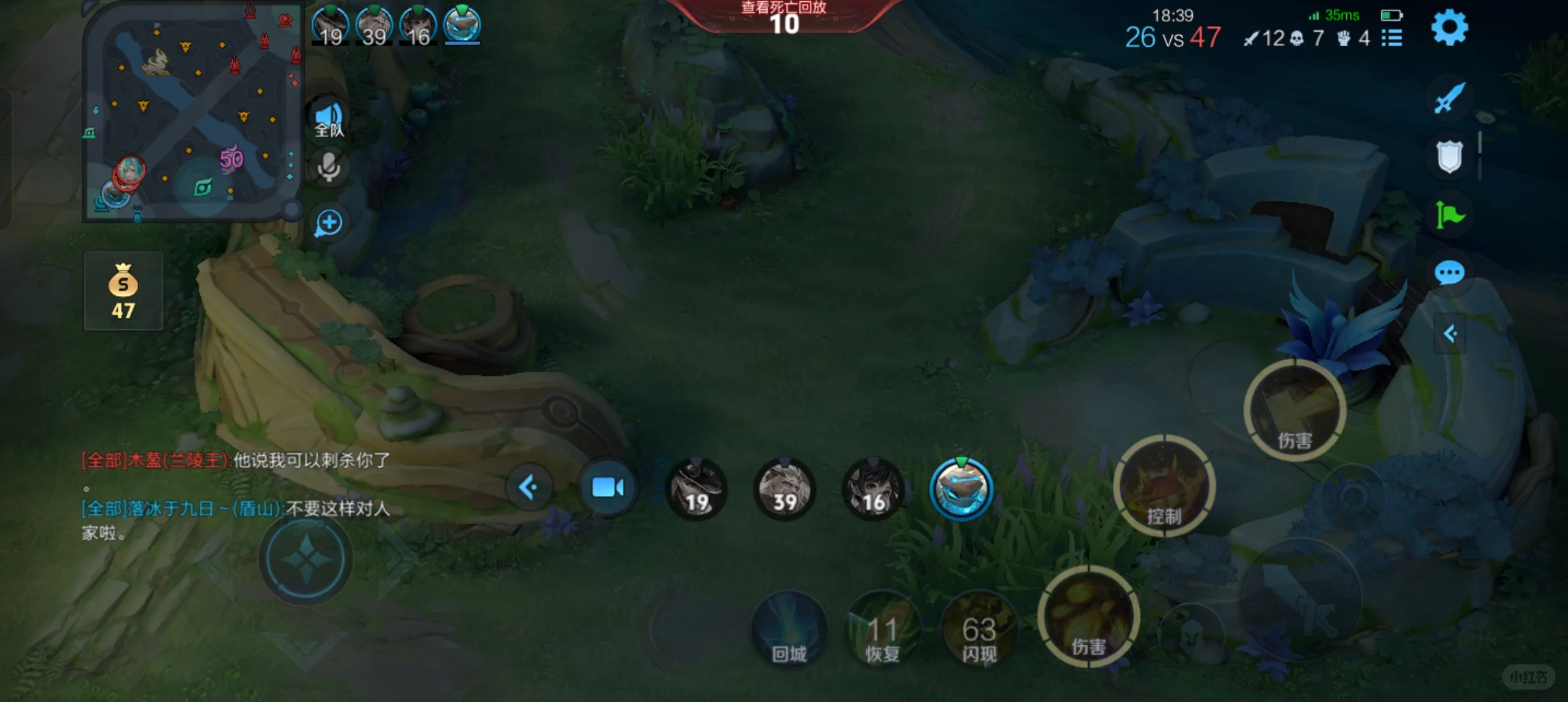The width and height of the screenshot is (1568, 702).
Task: Send the attack sword signal
Action: 1449,99
